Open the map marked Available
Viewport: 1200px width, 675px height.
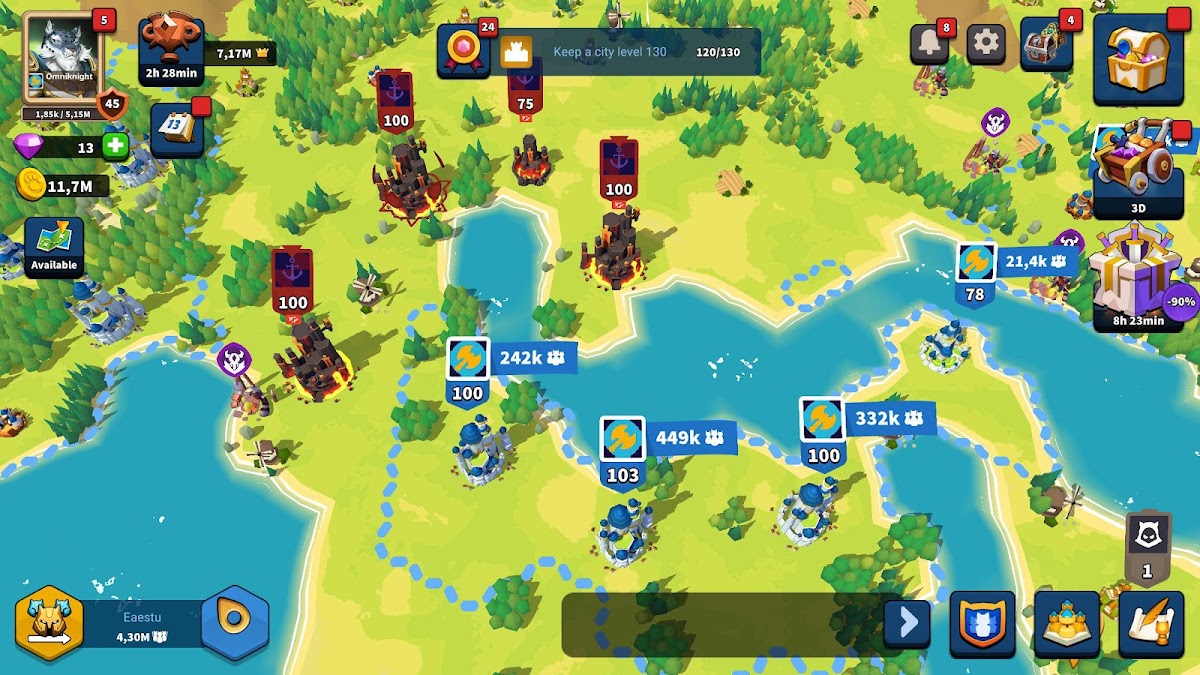click(x=54, y=245)
